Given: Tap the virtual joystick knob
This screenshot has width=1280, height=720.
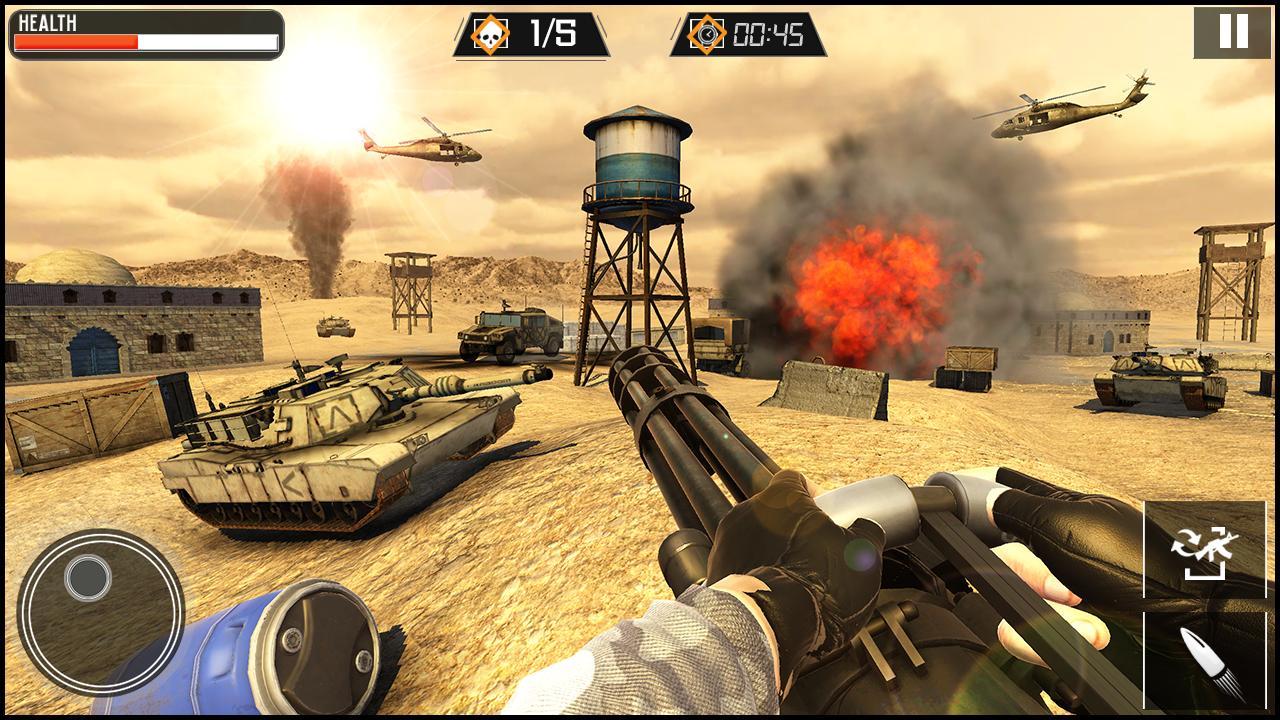Looking at the screenshot, I should [x=88, y=578].
